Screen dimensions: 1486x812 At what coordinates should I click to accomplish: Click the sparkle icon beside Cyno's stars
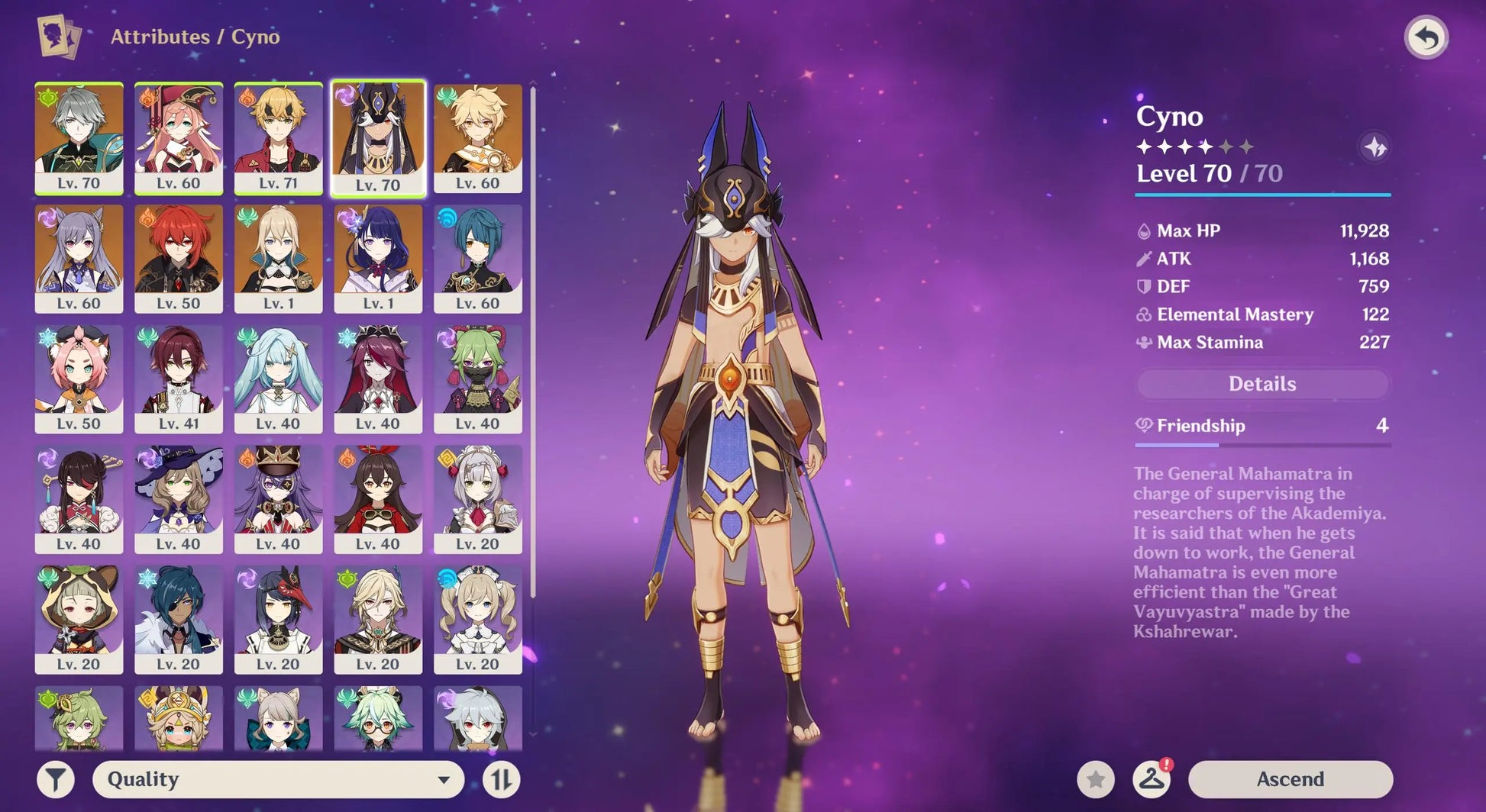(x=1375, y=147)
